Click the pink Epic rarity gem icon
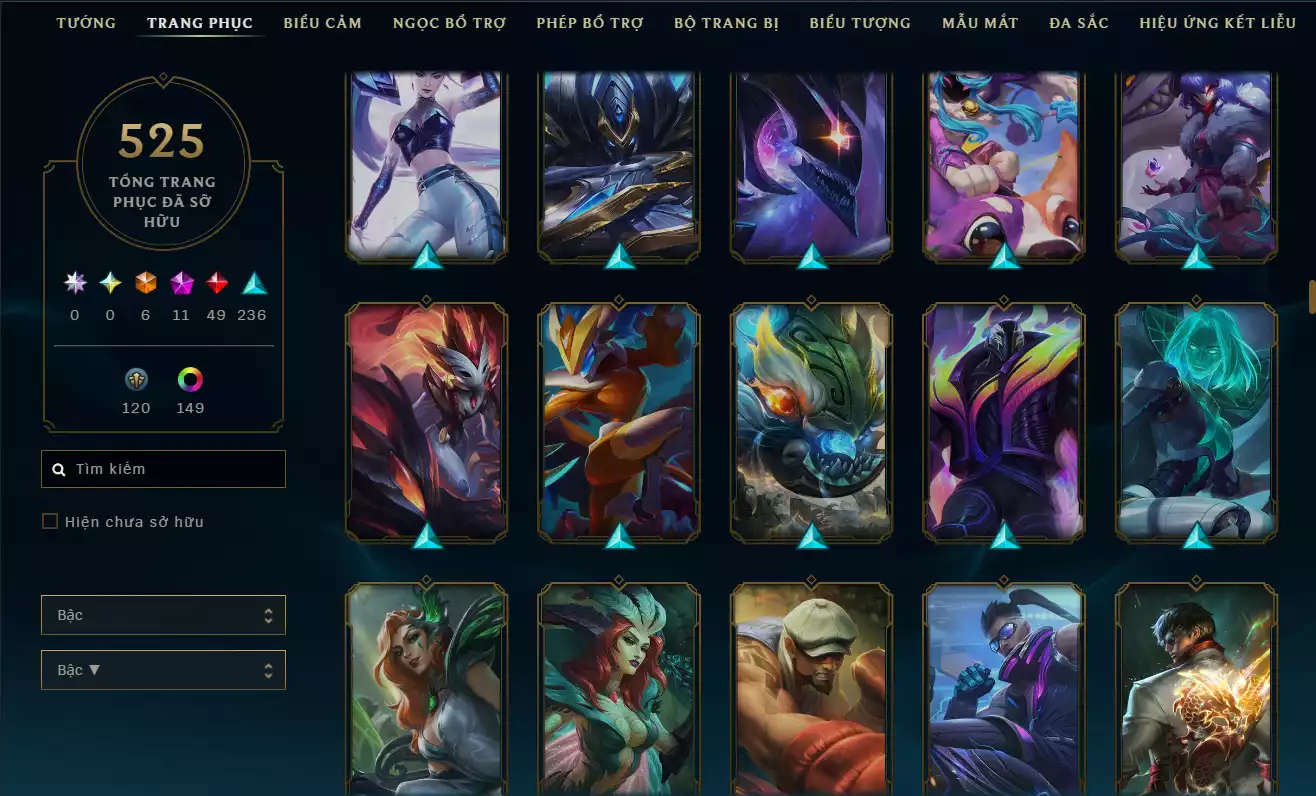Image resolution: width=1316 pixels, height=796 pixels. (x=180, y=284)
